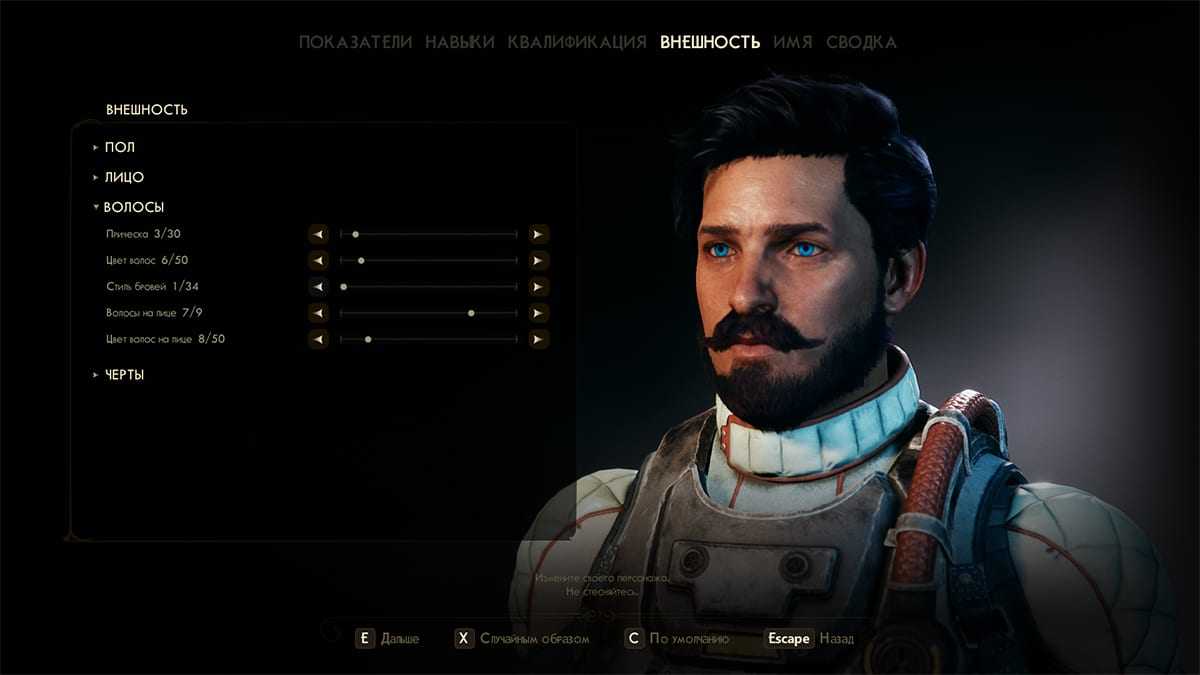The width and height of the screenshot is (1200, 675).
Task: Select the Квалификация tab
Action: (x=576, y=42)
